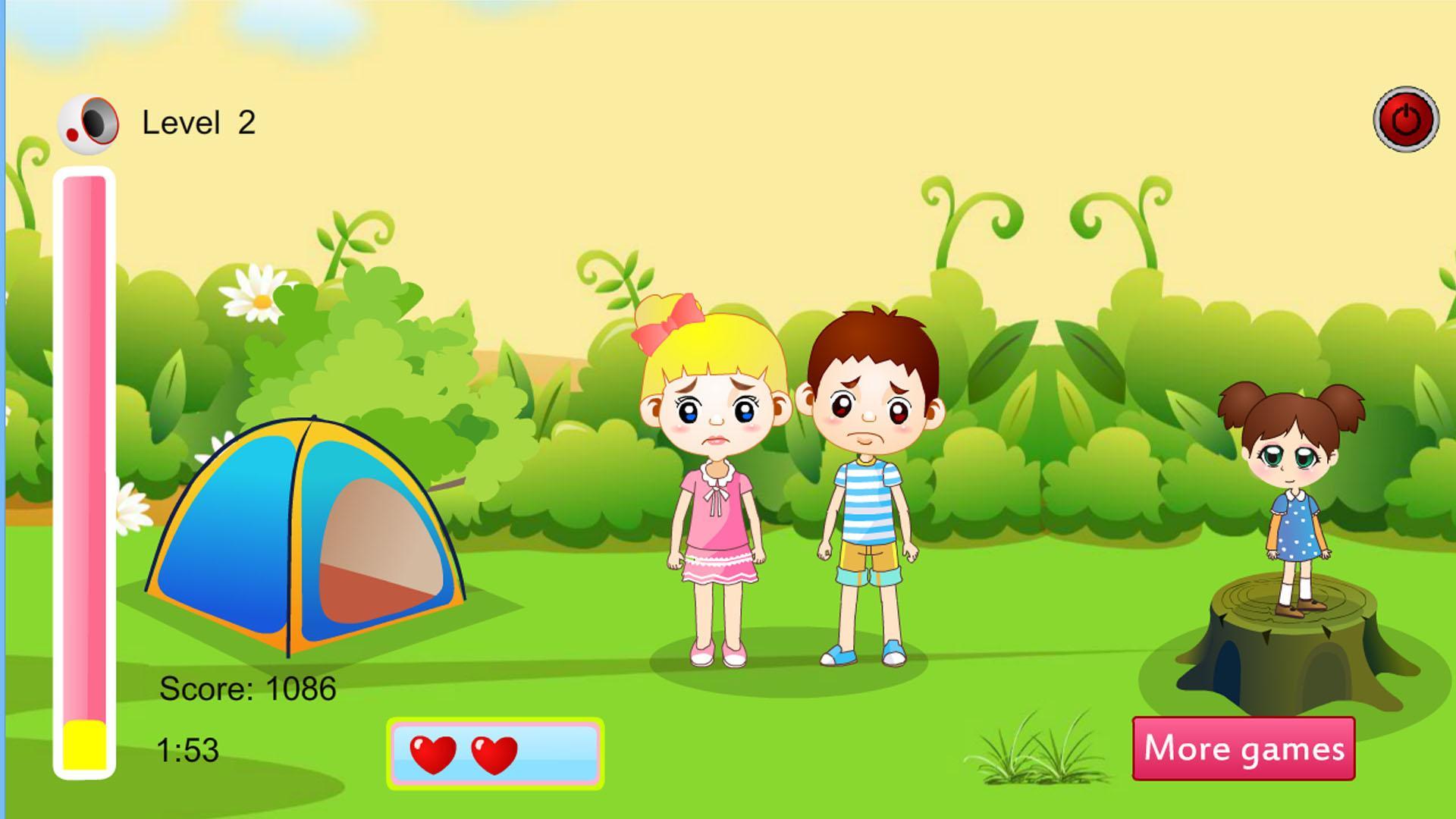Screen dimensions: 1456x819
Task: Click the tree stump platform
Action: tap(1282, 667)
